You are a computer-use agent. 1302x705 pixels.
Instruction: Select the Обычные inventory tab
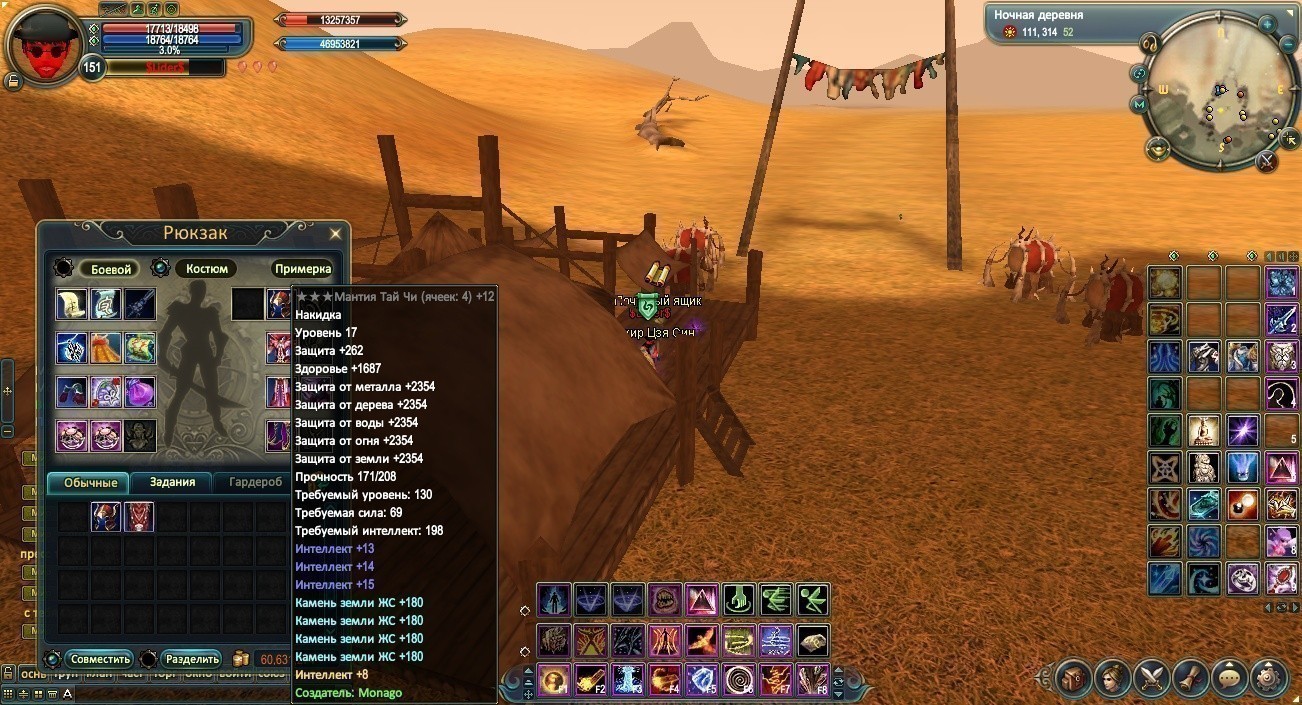[x=90, y=483]
